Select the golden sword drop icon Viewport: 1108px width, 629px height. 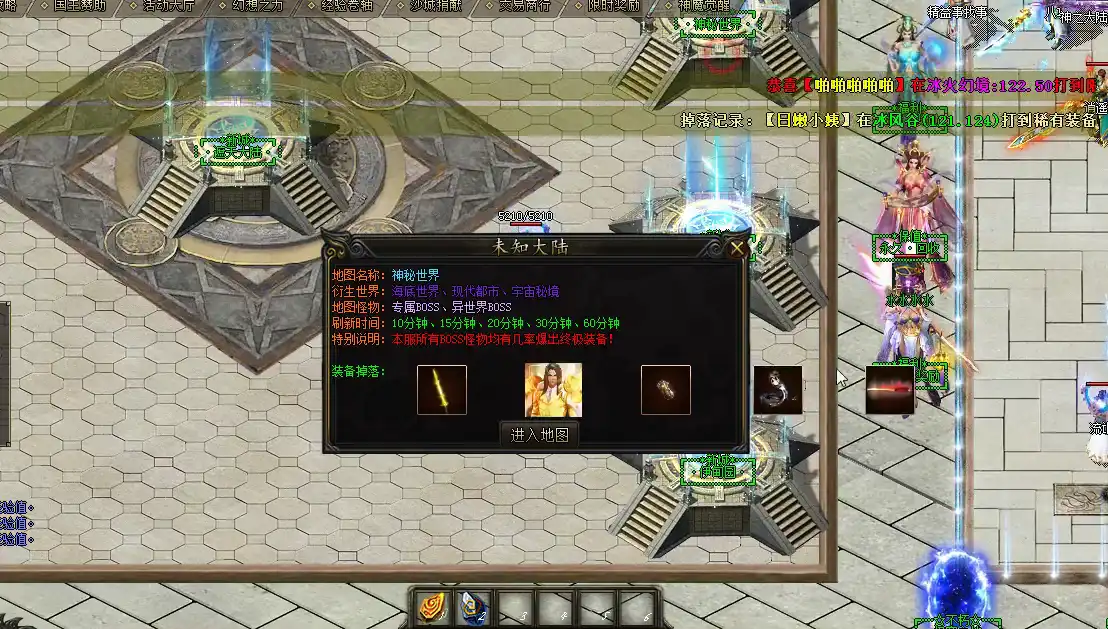(x=442, y=390)
